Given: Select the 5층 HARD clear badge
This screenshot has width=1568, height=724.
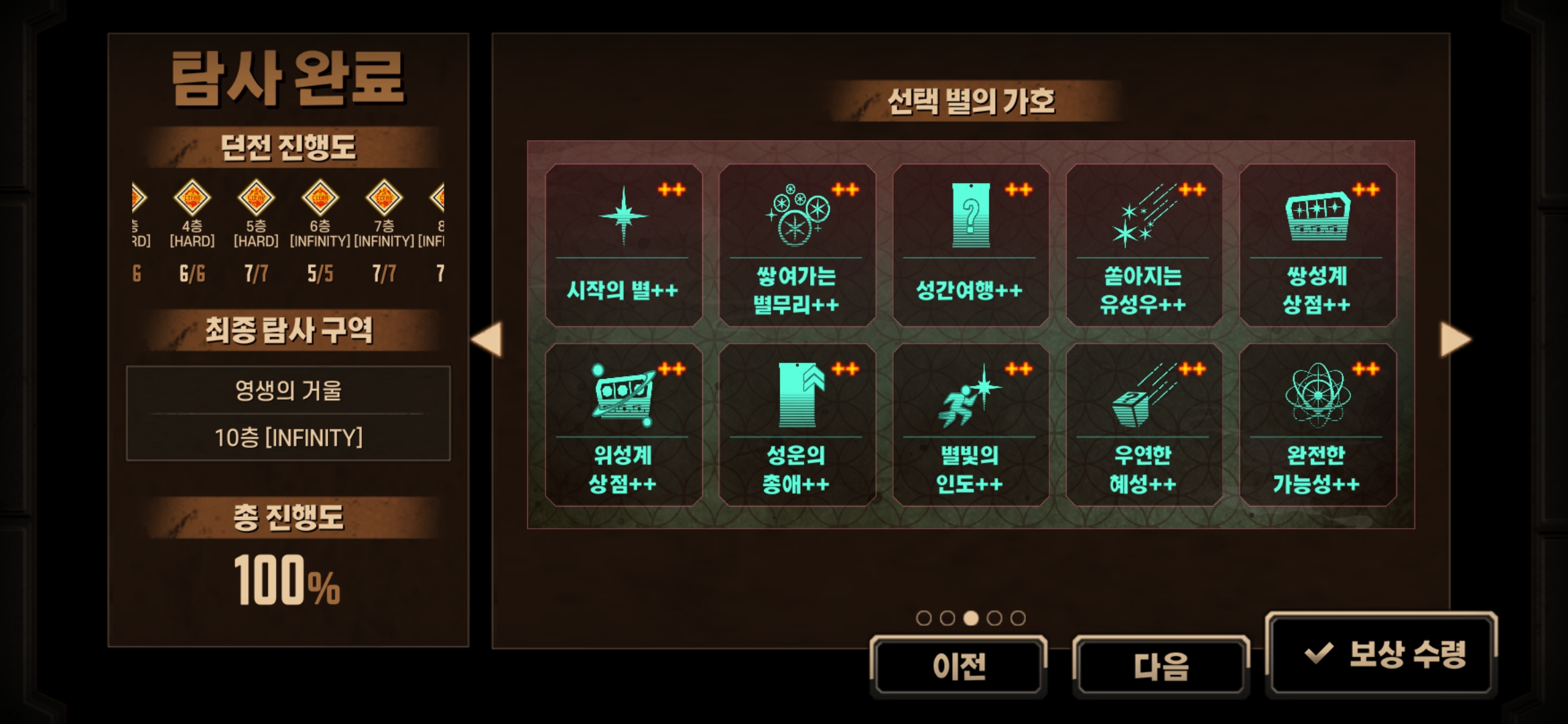Looking at the screenshot, I should [256, 198].
